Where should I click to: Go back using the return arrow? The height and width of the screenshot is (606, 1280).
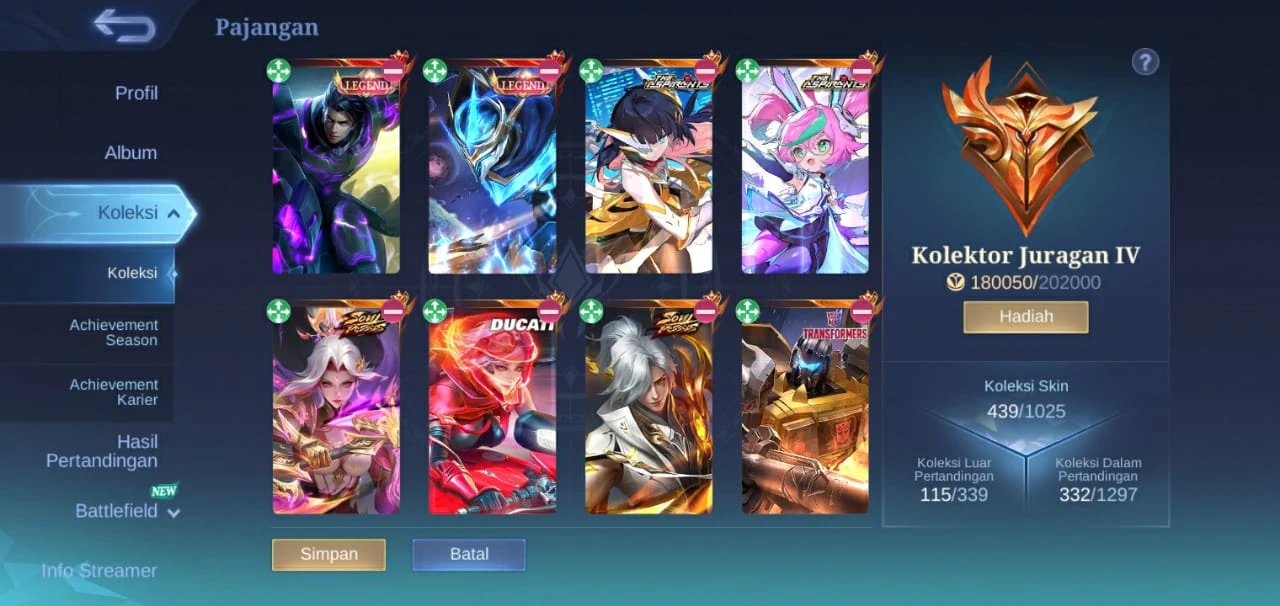(x=124, y=26)
